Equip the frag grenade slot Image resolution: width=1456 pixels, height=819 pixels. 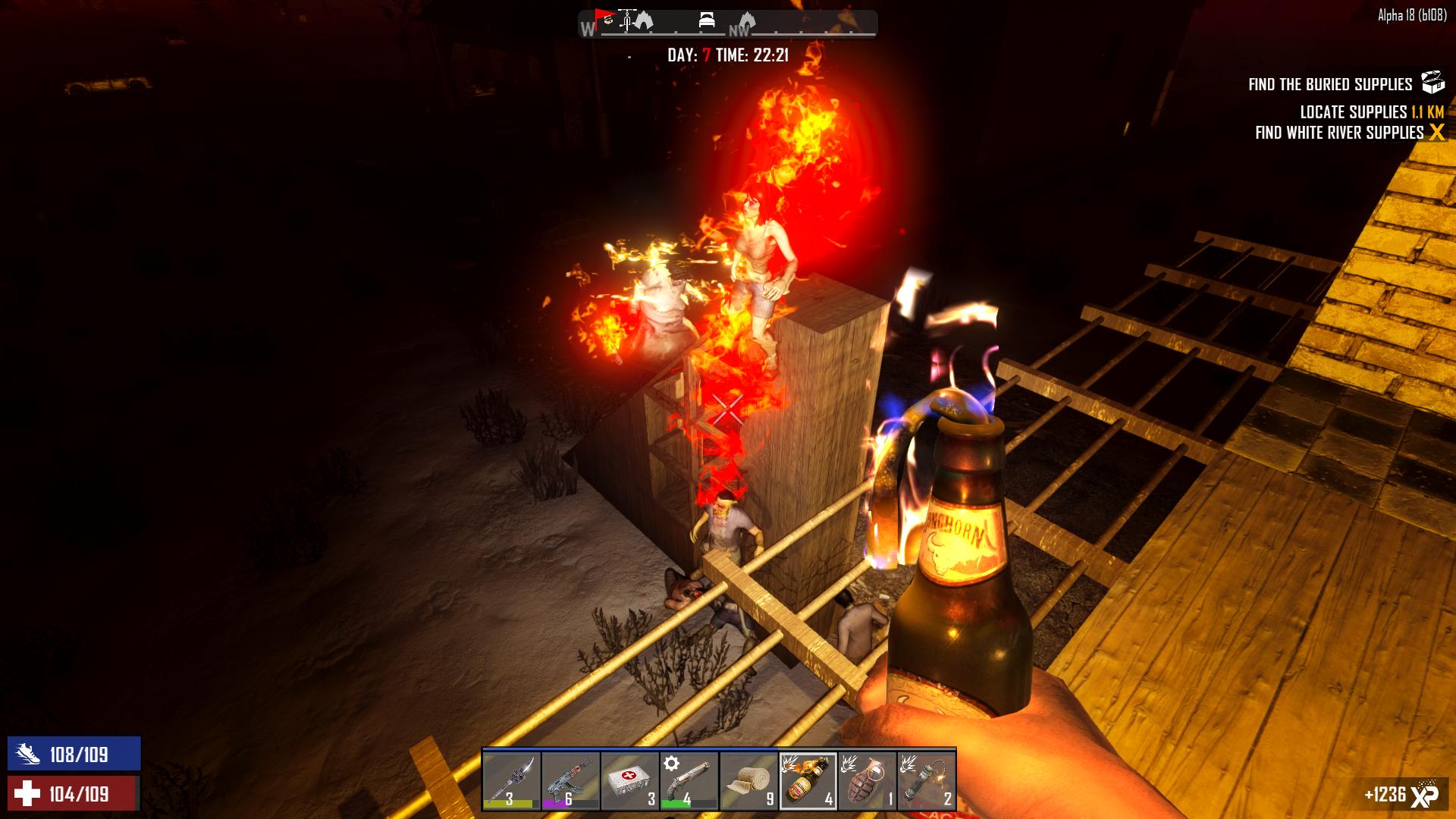(867, 780)
